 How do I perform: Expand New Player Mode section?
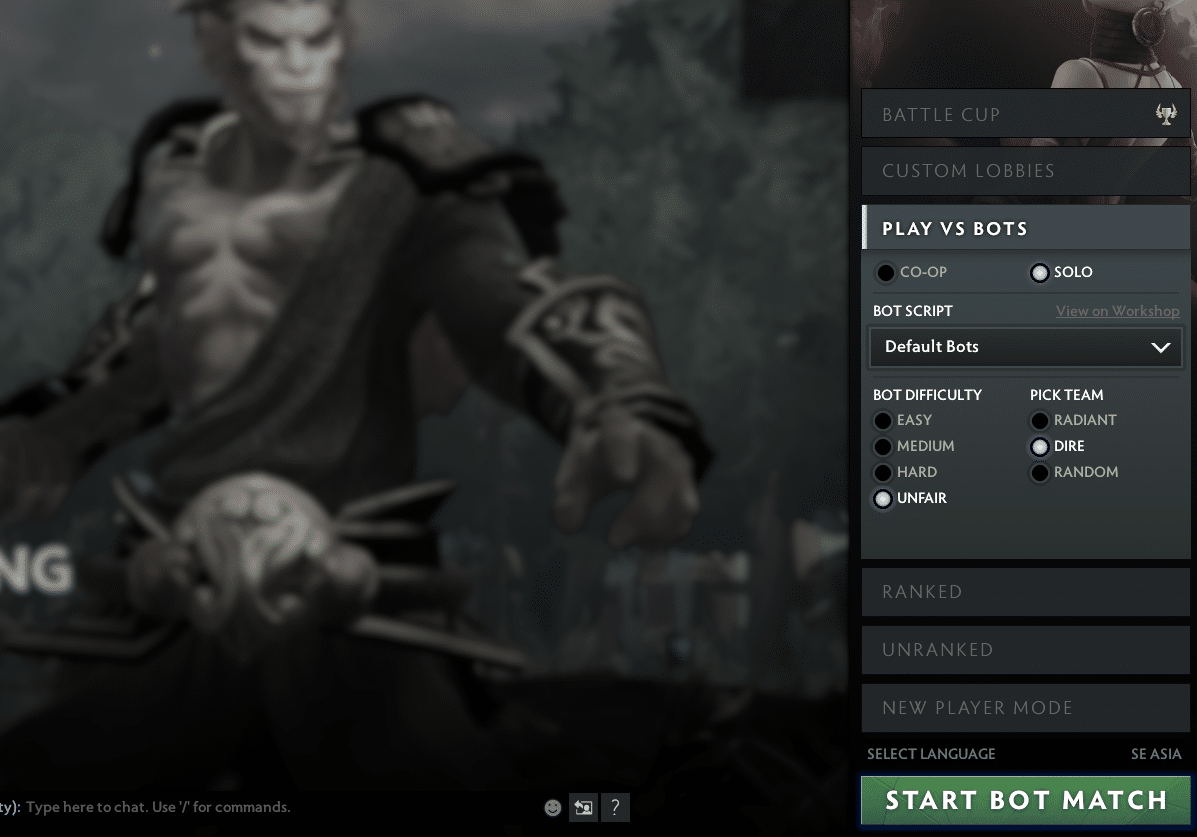pos(1026,708)
